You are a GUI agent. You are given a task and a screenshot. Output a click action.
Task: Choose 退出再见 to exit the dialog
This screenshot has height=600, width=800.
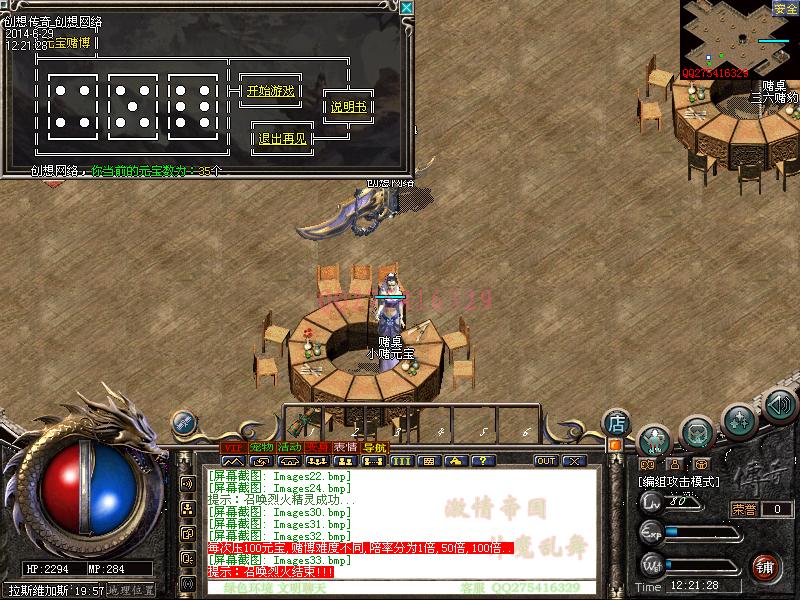[x=283, y=139]
